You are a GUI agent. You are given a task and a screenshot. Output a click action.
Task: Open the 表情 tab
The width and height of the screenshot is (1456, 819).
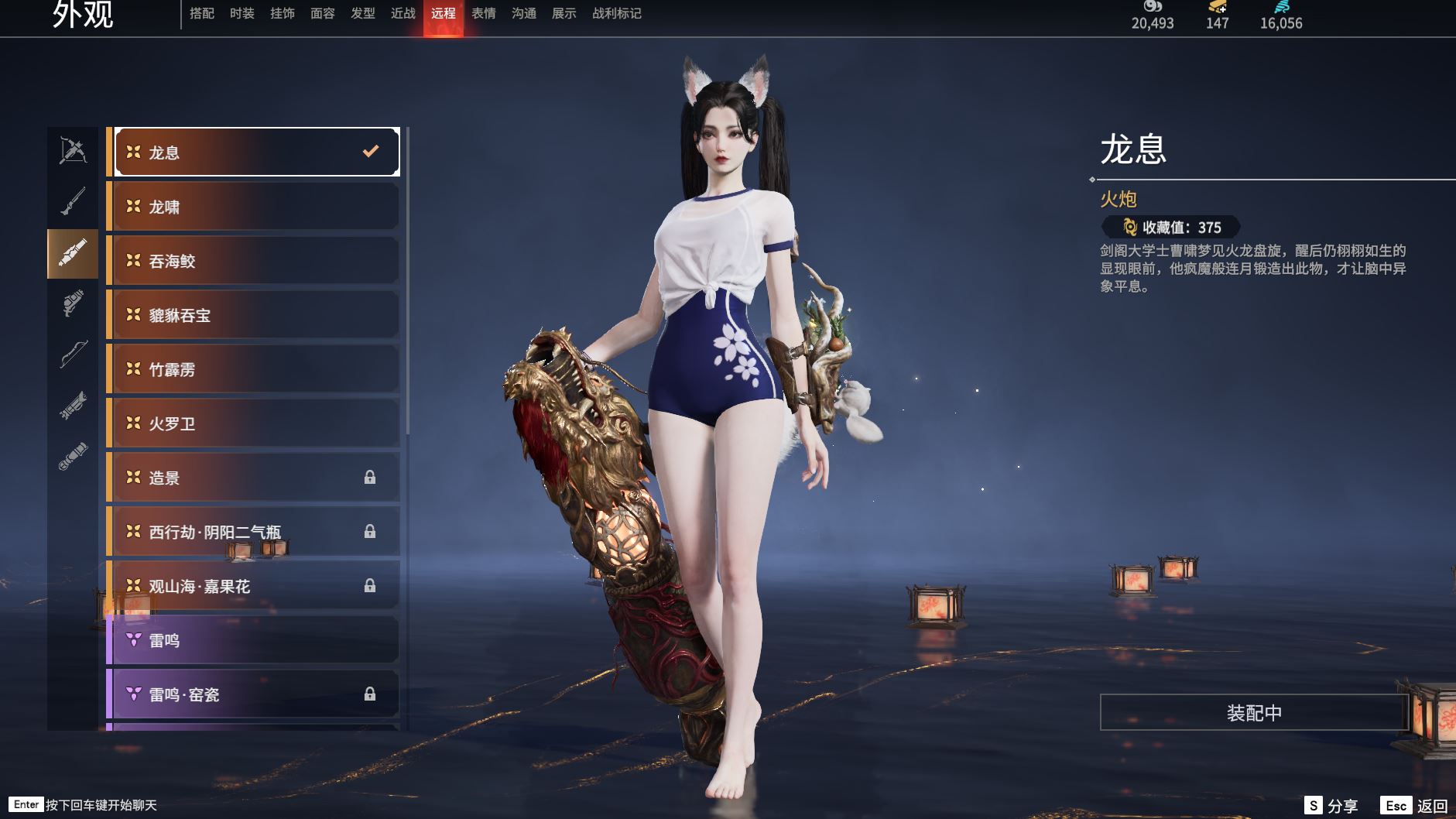coord(483,13)
